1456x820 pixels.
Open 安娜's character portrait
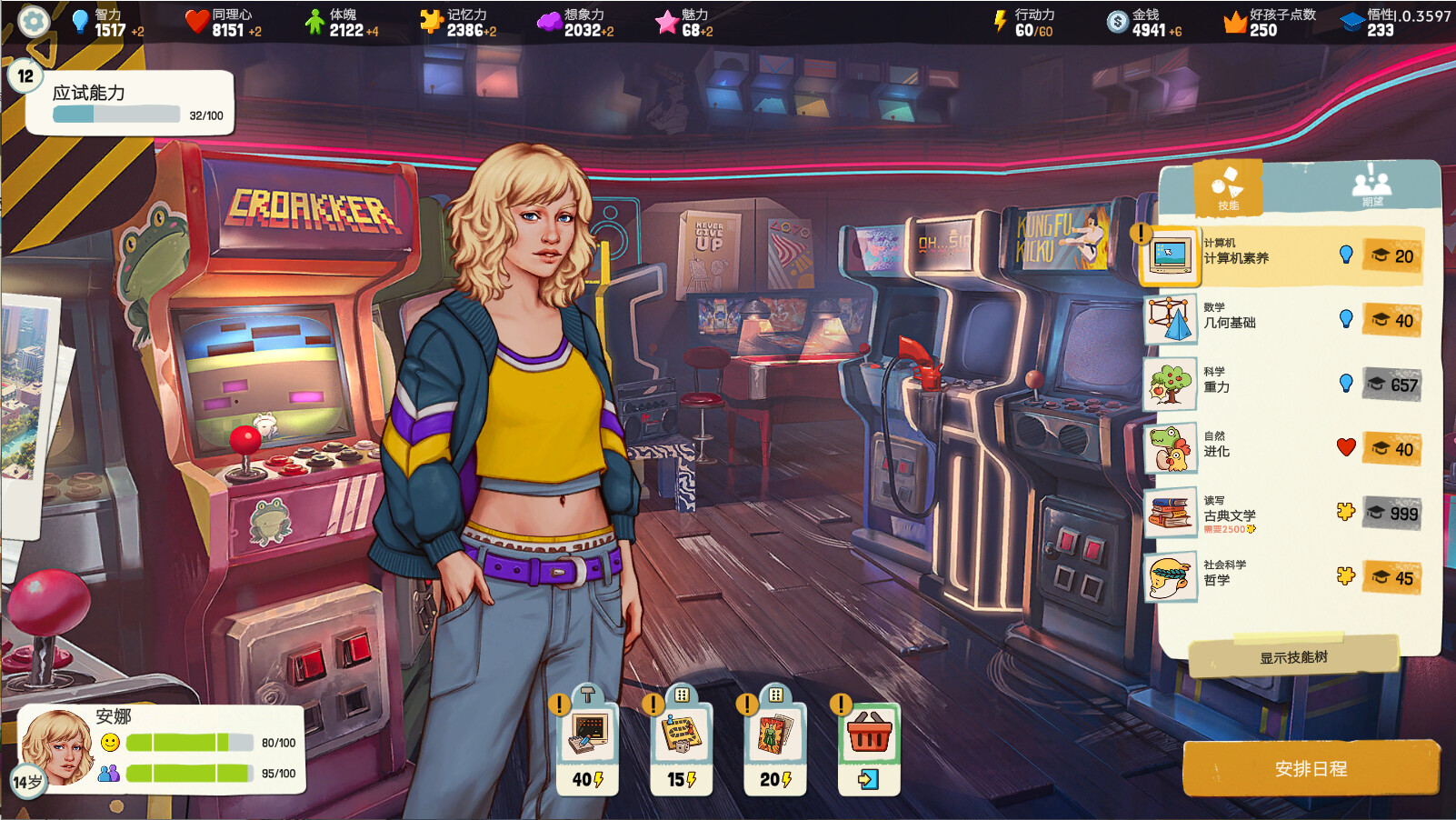[x=57, y=746]
